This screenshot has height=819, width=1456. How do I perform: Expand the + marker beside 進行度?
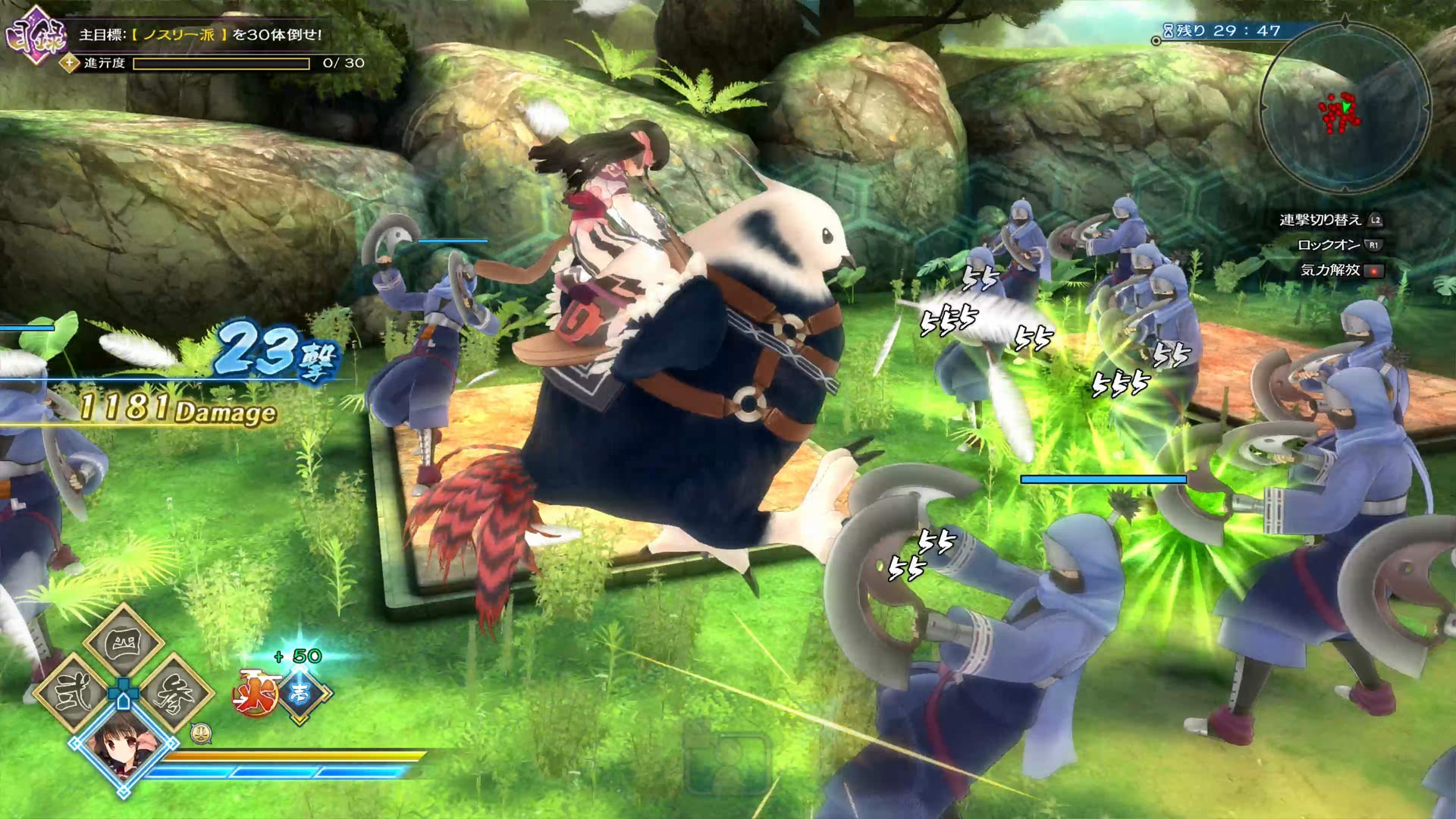tap(69, 63)
